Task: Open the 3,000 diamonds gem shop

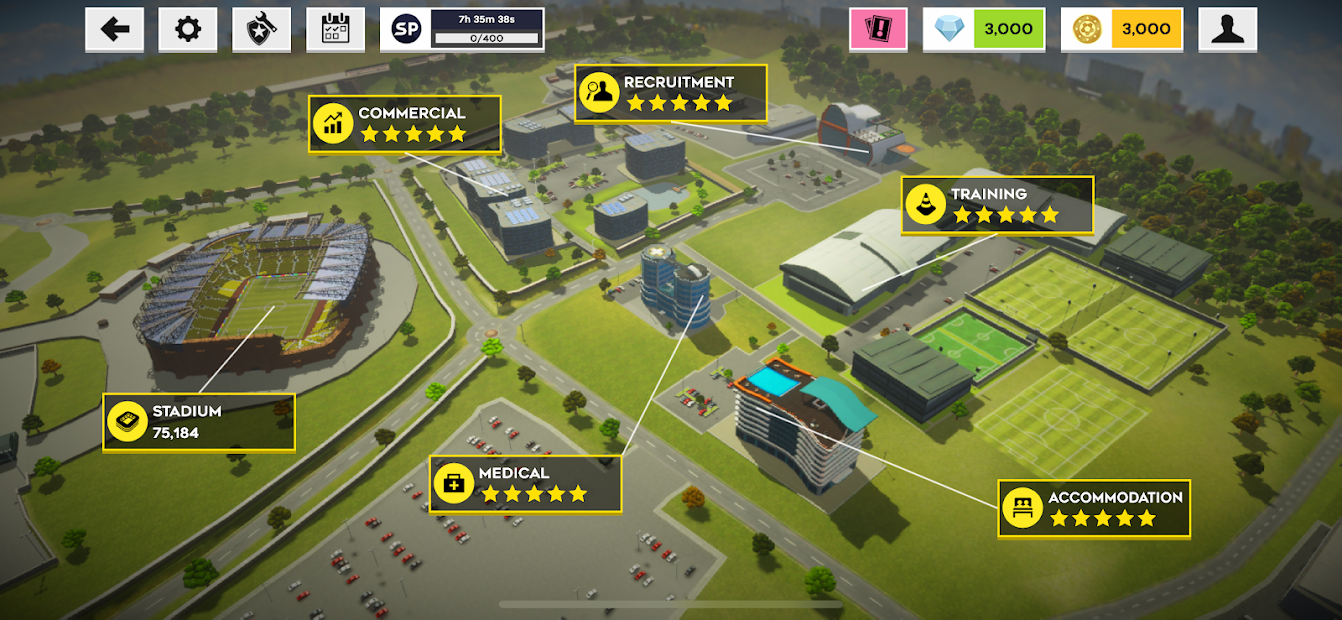Action: click(983, 30)
